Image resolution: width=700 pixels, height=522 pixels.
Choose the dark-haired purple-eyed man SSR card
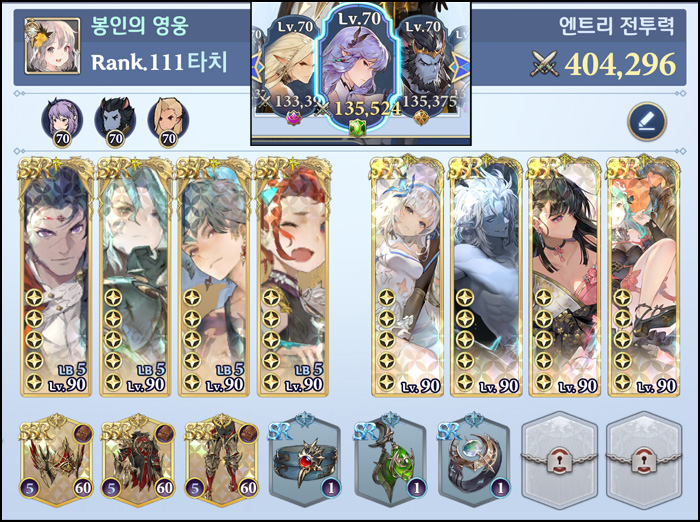pos(56,277)
